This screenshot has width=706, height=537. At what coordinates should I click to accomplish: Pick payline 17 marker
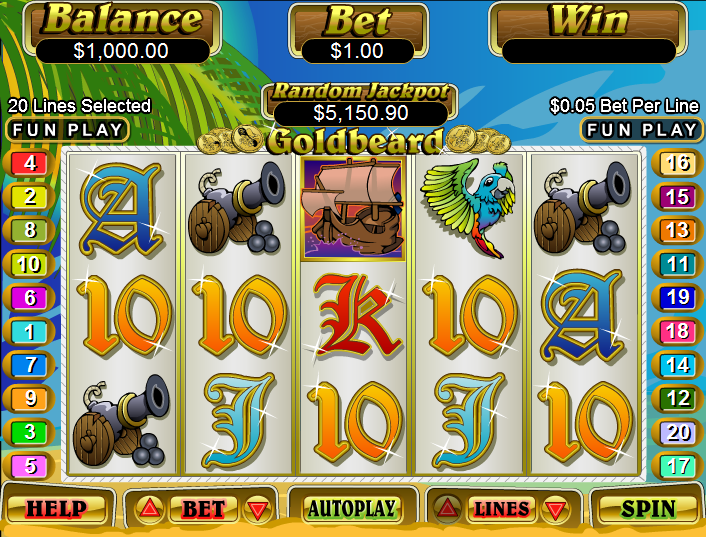677,466
